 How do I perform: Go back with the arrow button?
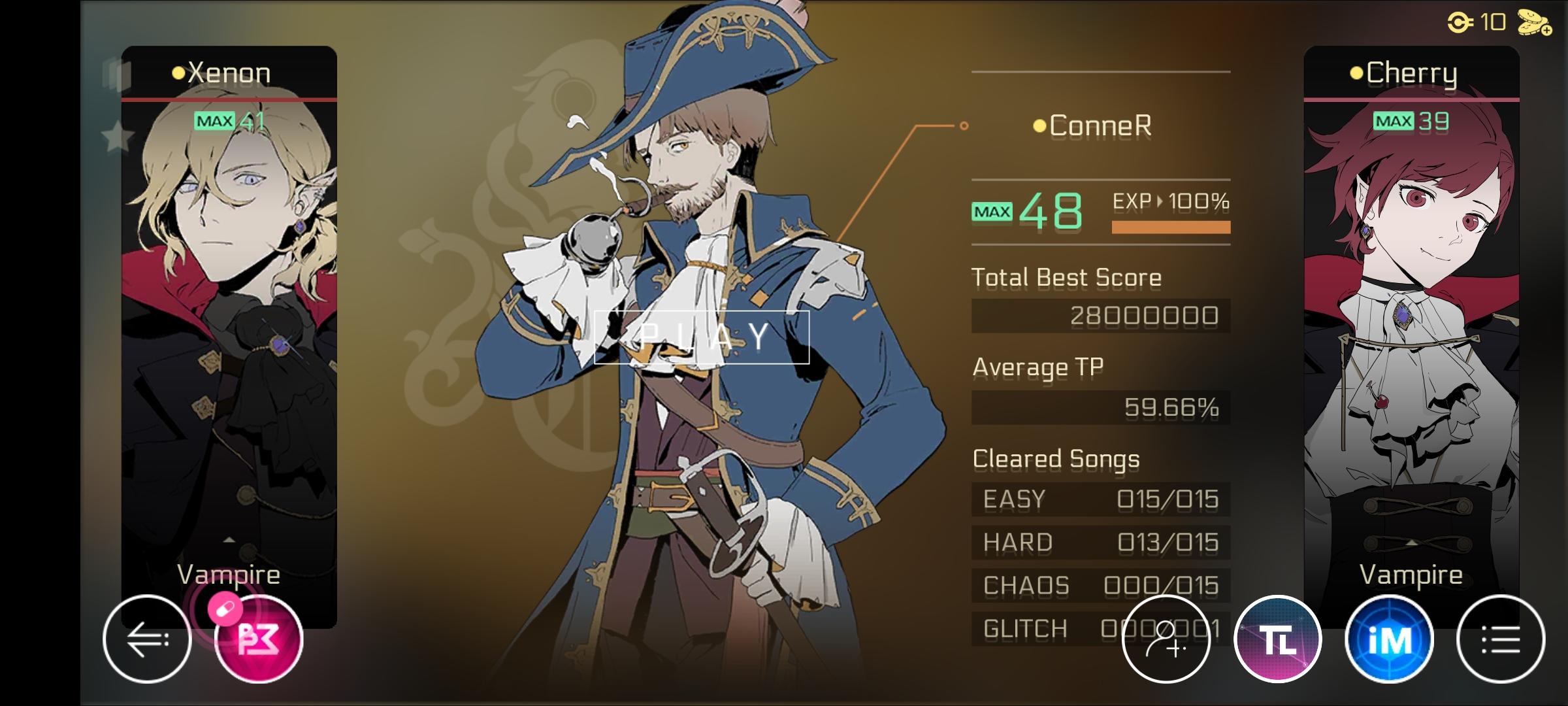pos(147,639)
